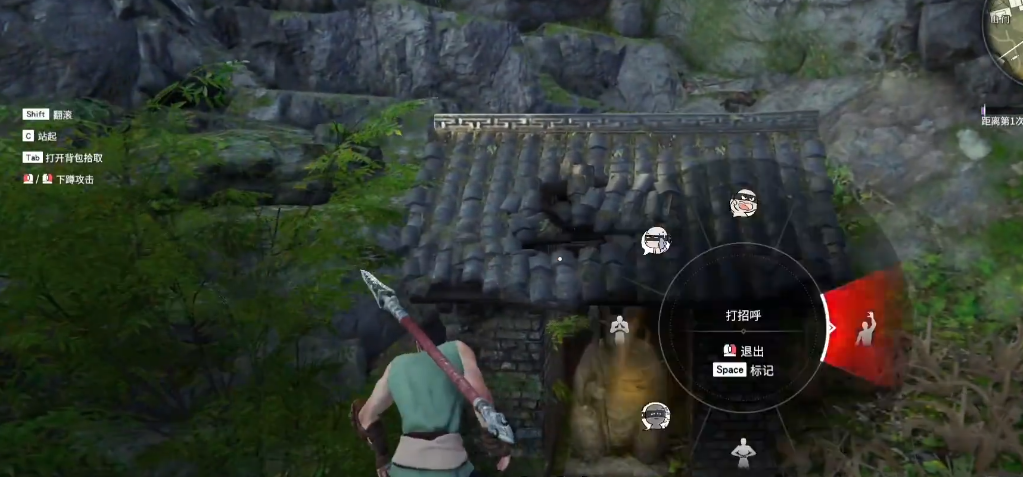The width and height of the screenshot is (1023, 477).
Task: Select the red waving greeting emote
Action: [x=866, y=329]
